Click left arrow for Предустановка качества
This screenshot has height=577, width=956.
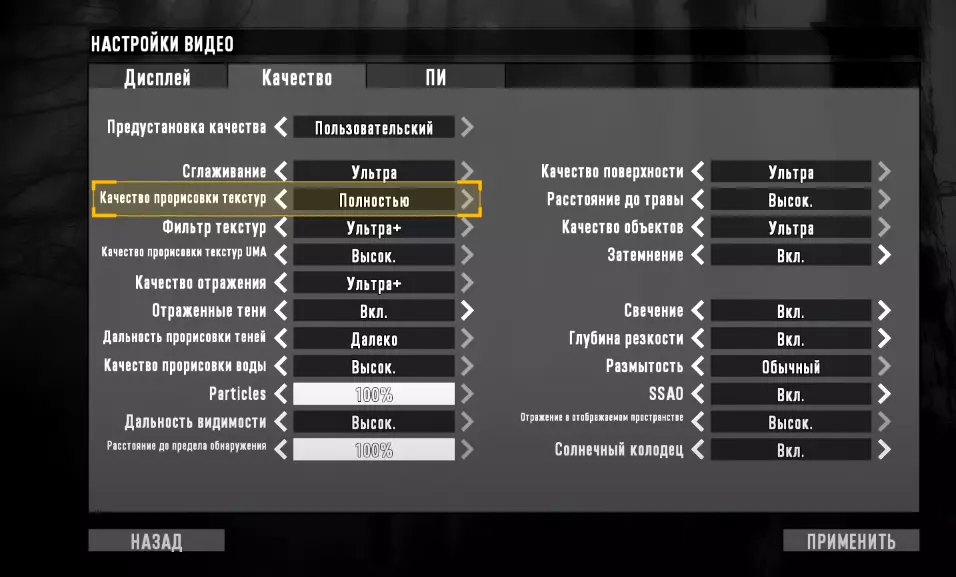tap(281, 128)
